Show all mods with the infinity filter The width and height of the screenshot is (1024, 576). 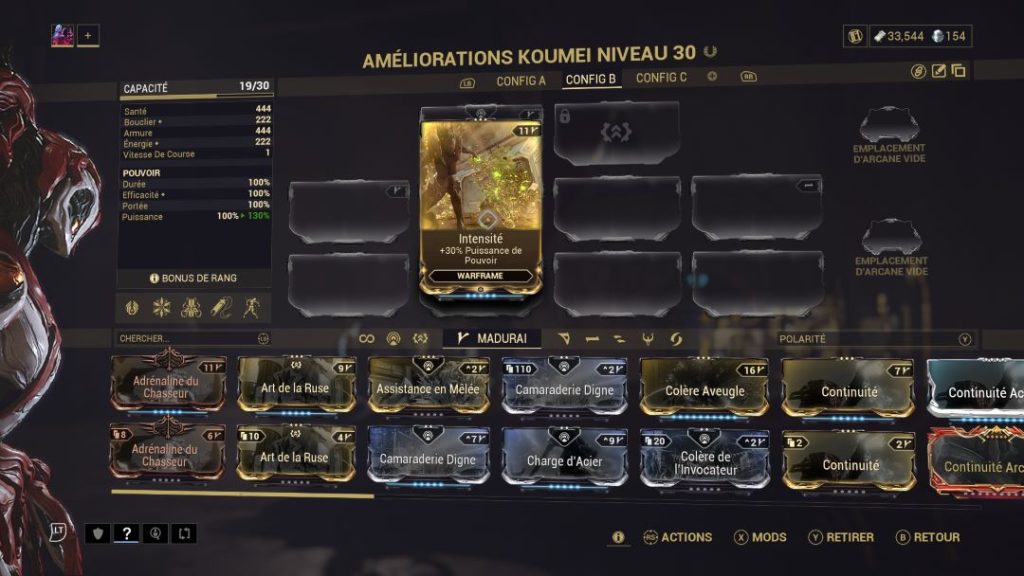pos(367,339)
